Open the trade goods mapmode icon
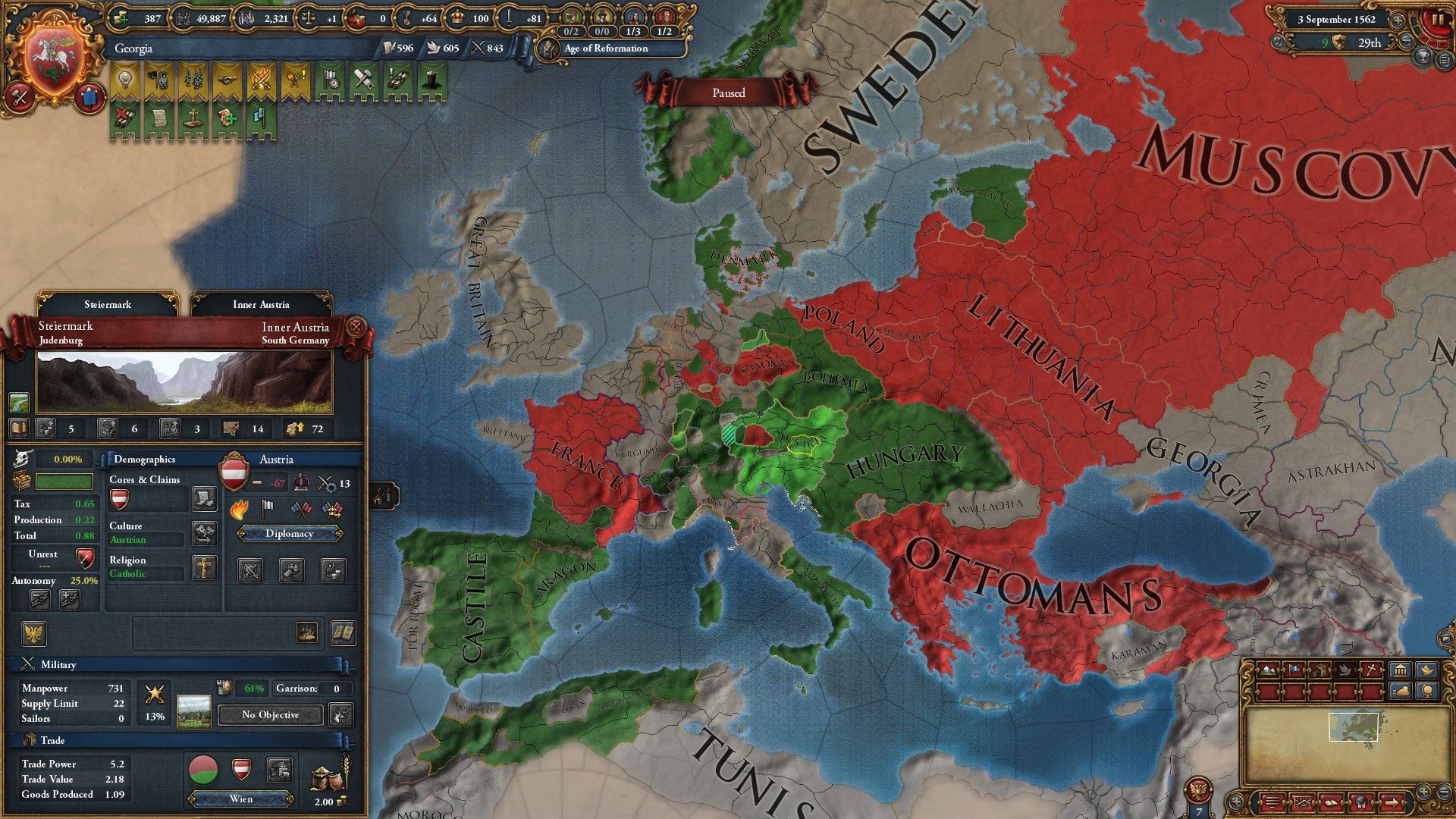Screen dimensions: 1456x819 pyautogui.click(x=1319, y=670)
